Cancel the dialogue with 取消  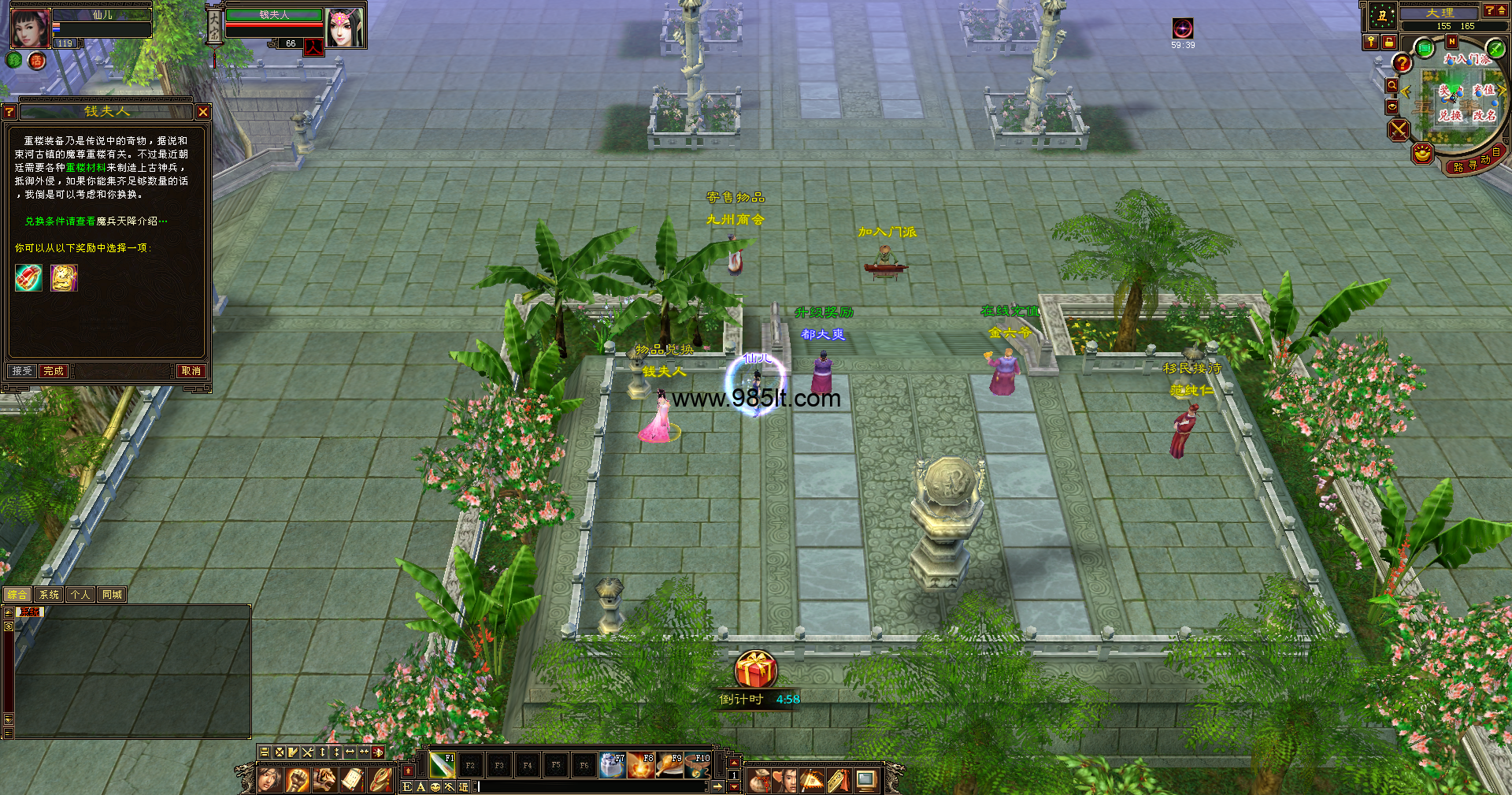coord(191,371)
